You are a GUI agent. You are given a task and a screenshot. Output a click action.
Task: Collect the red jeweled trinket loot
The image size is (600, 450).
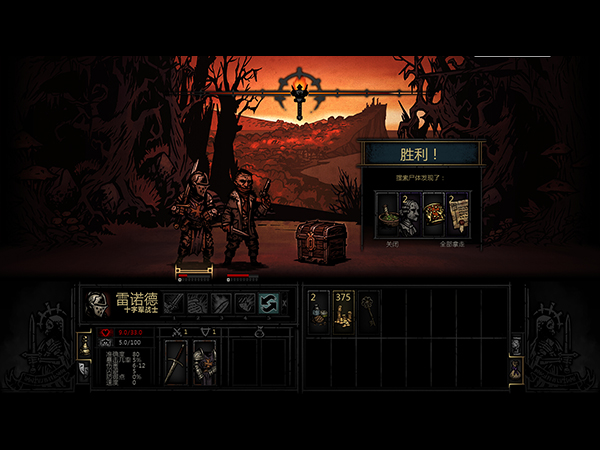[x=433, y=214]
